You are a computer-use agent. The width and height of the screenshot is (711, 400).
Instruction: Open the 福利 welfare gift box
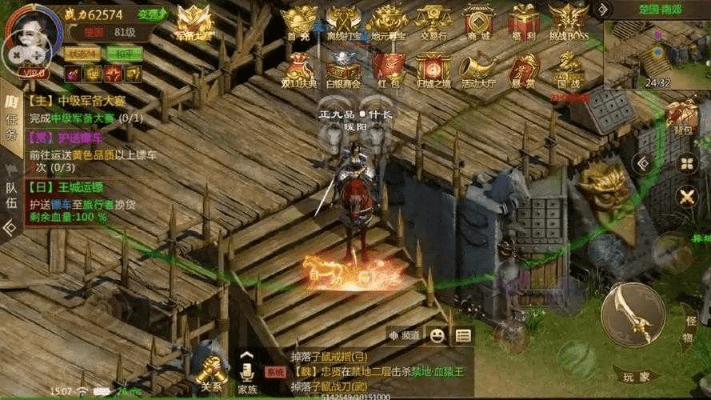pyautogui.click(x=524, y=22)
